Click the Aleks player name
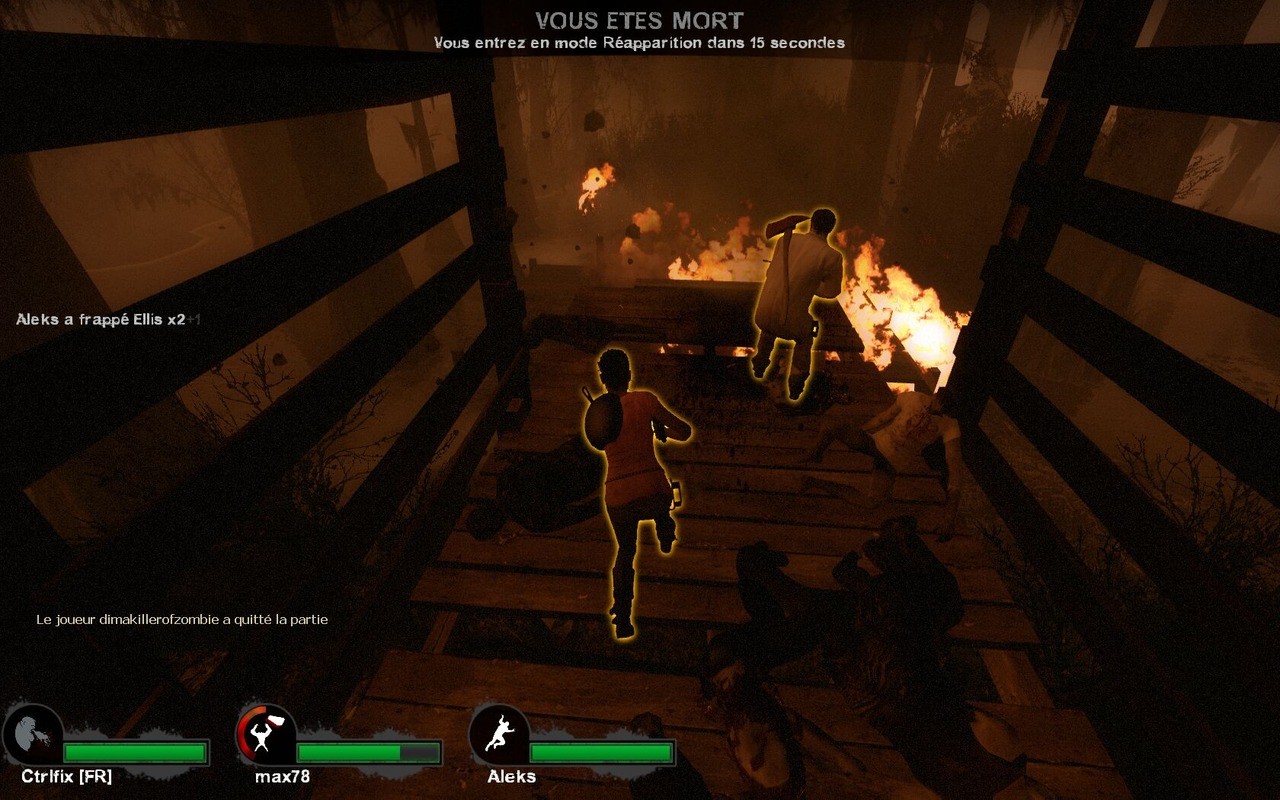 (511, 776)
